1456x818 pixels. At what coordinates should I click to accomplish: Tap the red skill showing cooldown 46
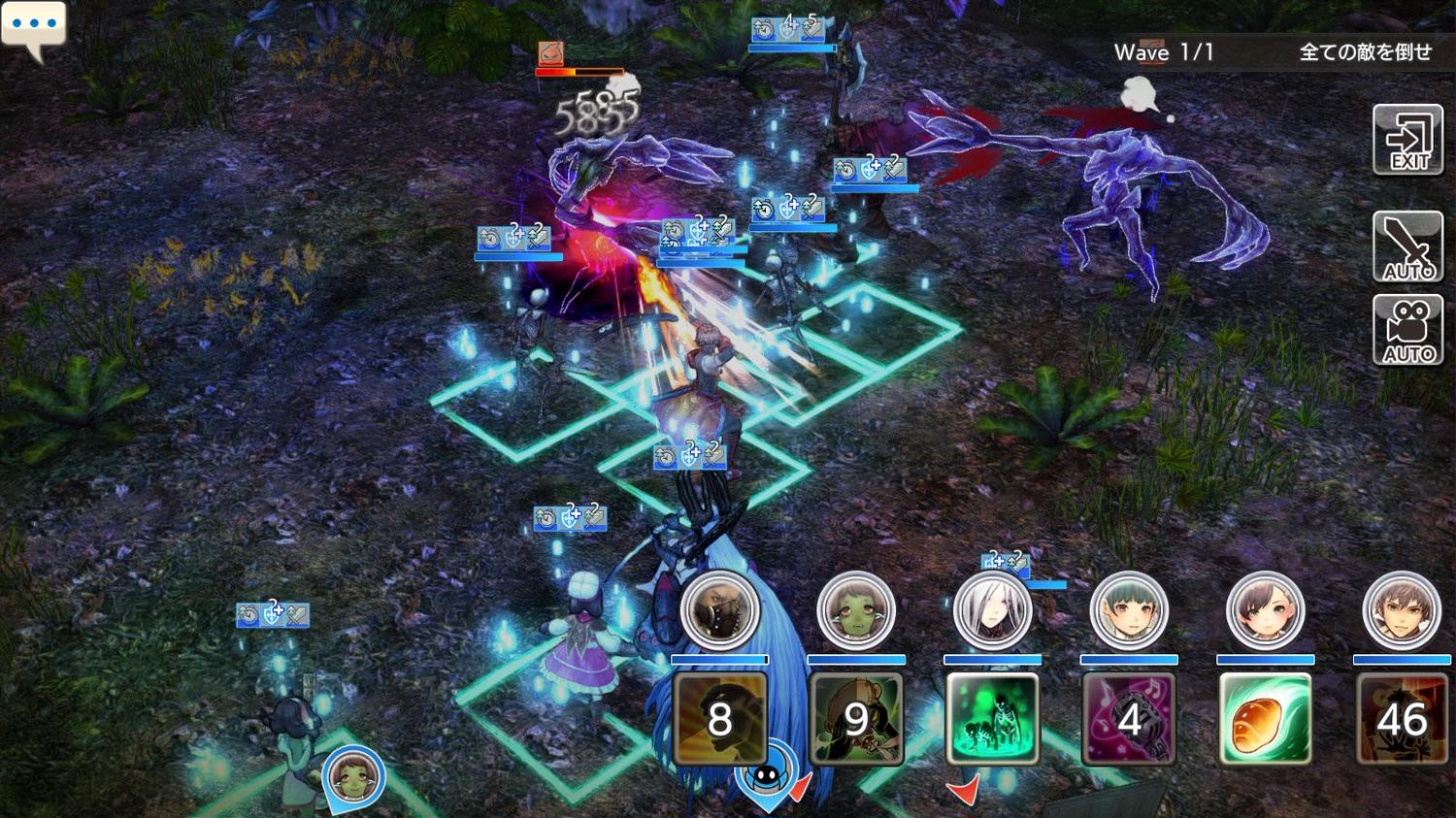tap(1402, 718)
